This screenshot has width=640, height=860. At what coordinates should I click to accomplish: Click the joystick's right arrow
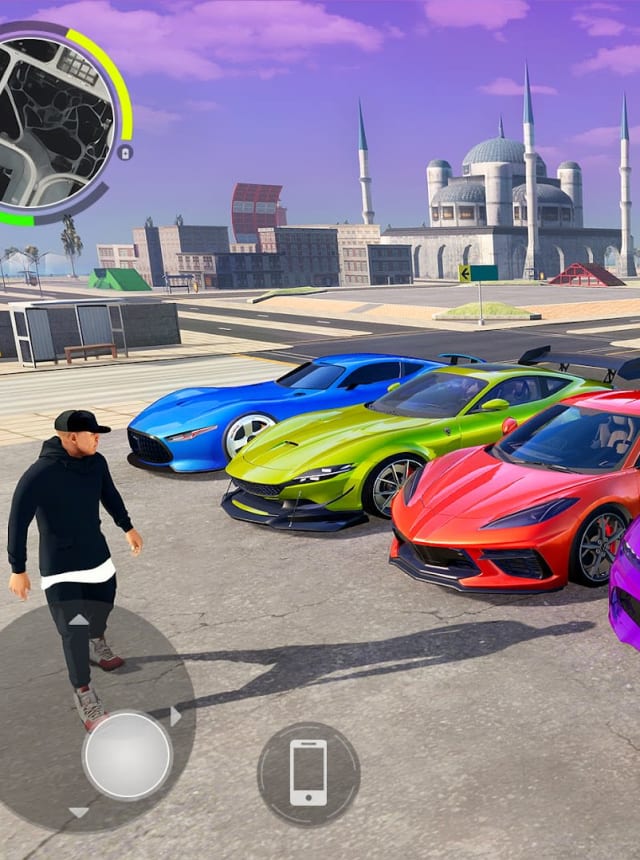pyautogui.click(x=176, y=716)
